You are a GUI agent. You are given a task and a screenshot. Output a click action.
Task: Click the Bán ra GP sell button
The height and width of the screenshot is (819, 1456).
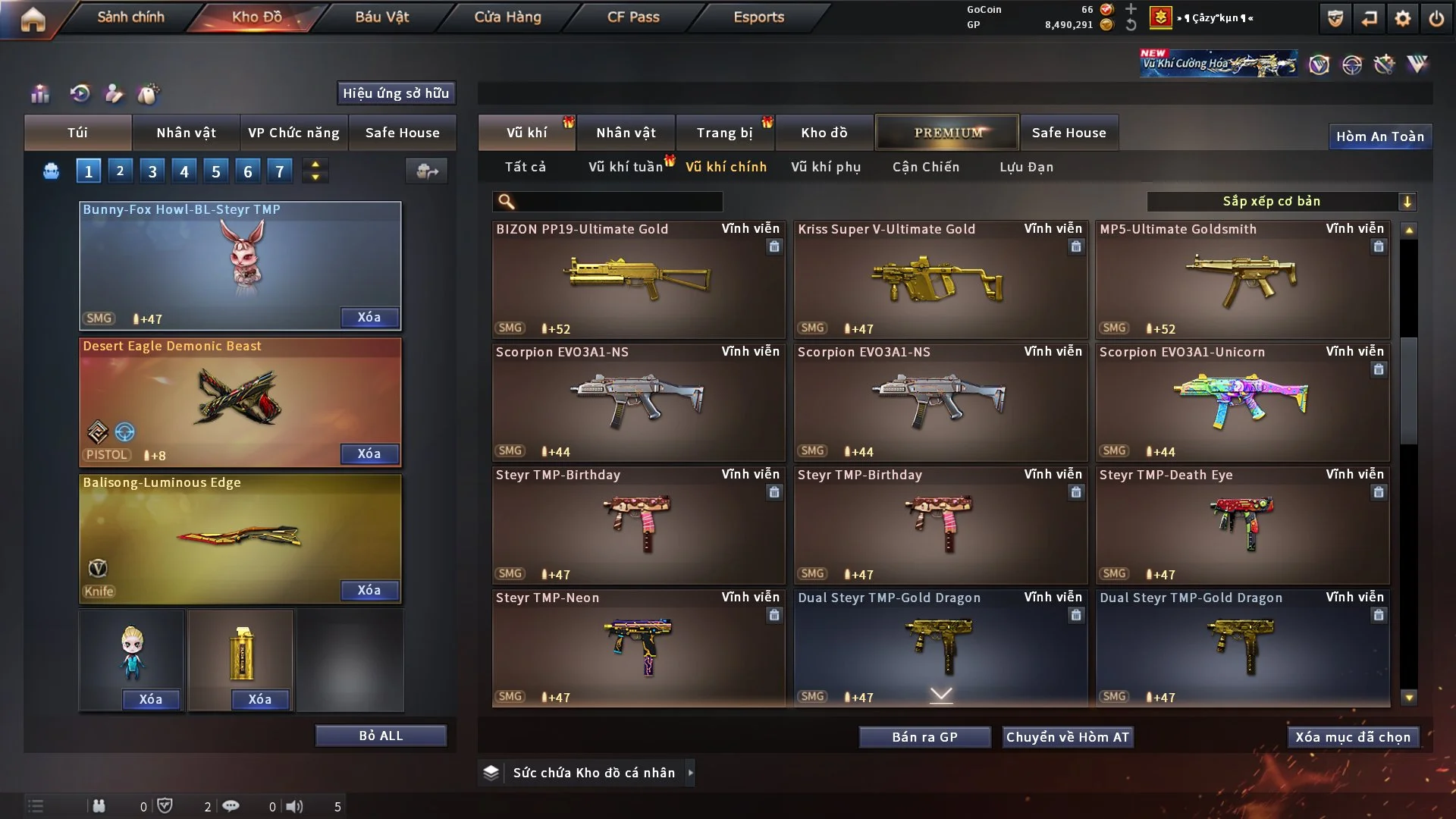pos(924,737)
